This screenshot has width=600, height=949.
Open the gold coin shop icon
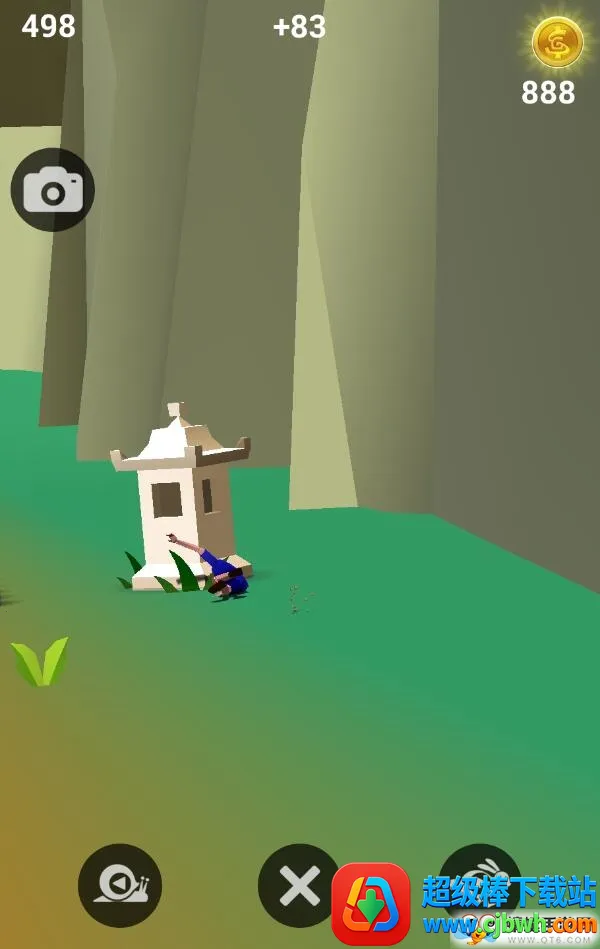coord(557,43)
